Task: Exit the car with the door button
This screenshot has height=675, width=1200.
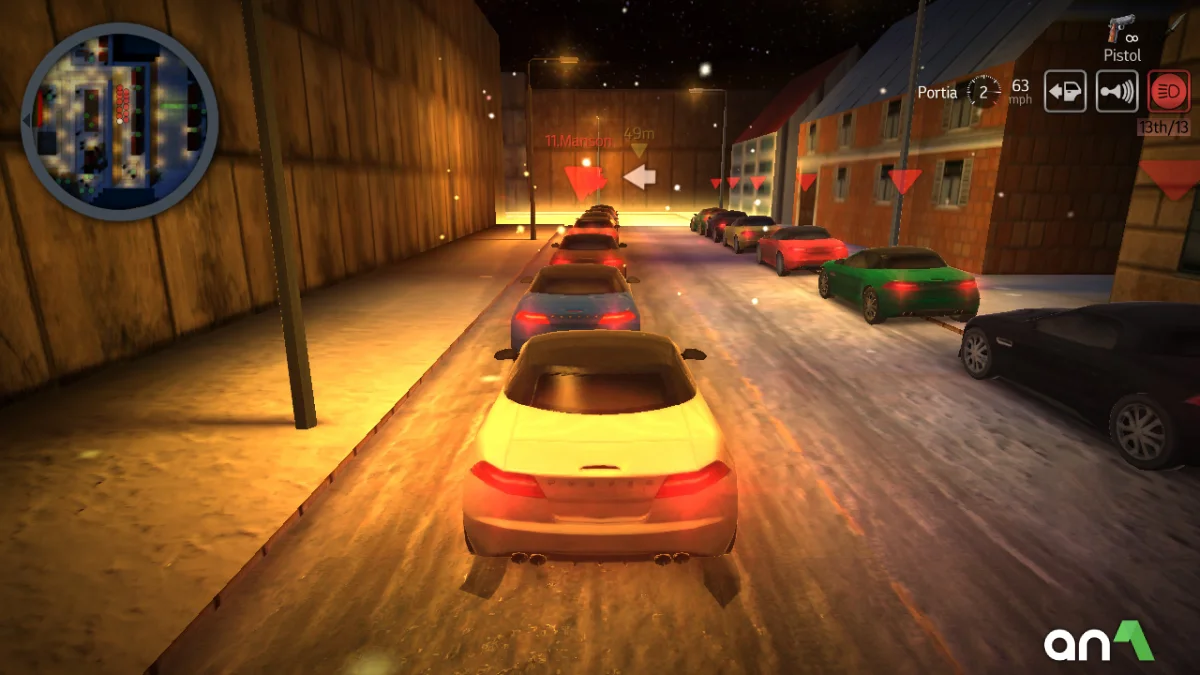Action: tap(1066, 92)
